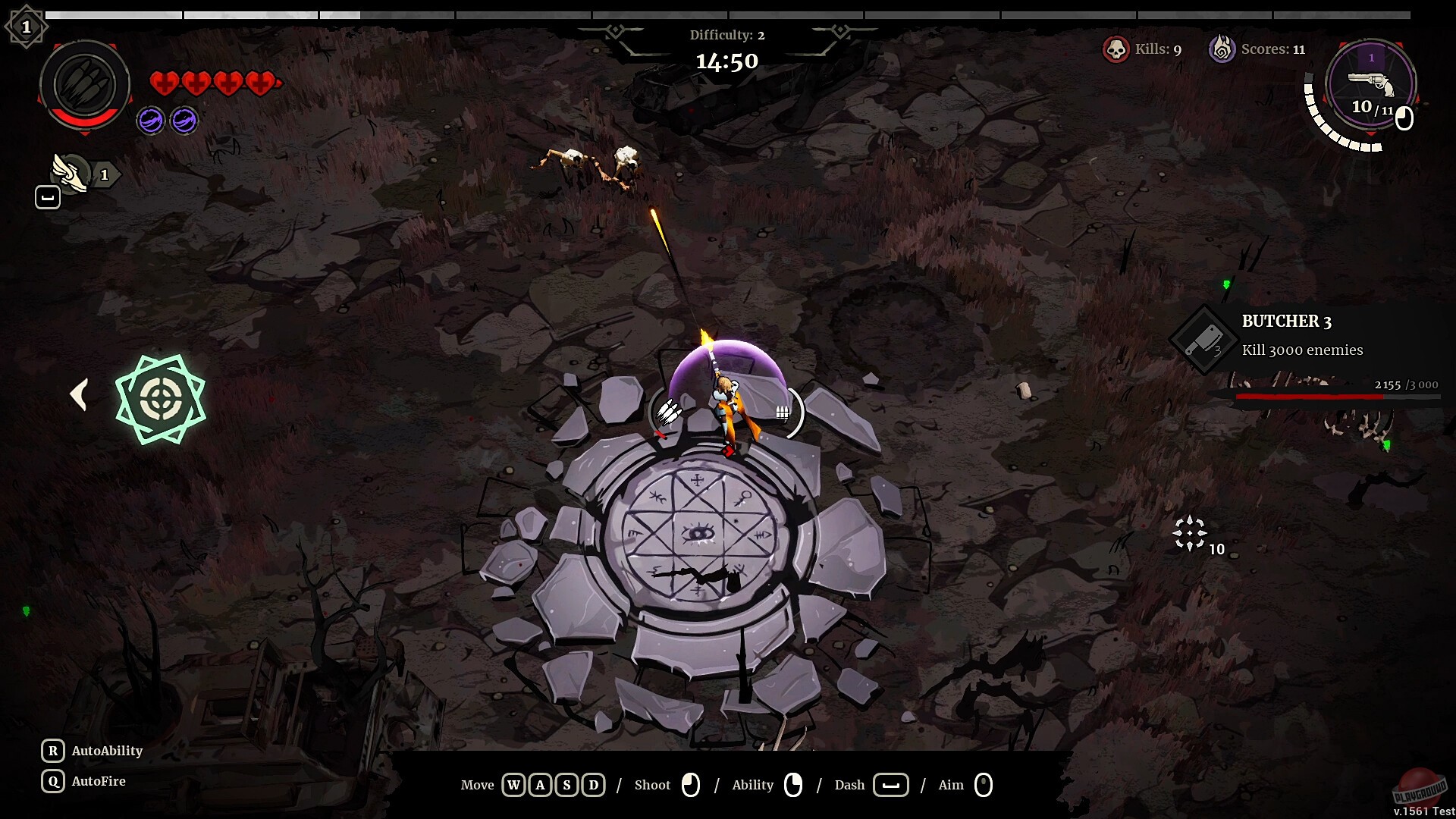Image resolution: width=1456 pixels, height=819 pixels.
Task: Click the Difficulty 2 header at screen top
Action: tap(726, 35)
